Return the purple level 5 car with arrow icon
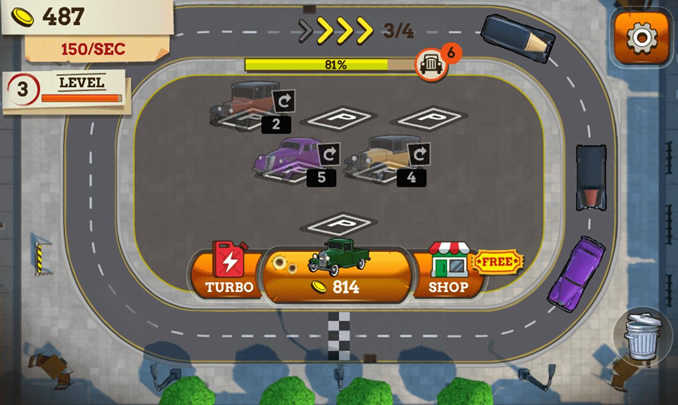Screen dimensions: 678x405 coord(329,155)
